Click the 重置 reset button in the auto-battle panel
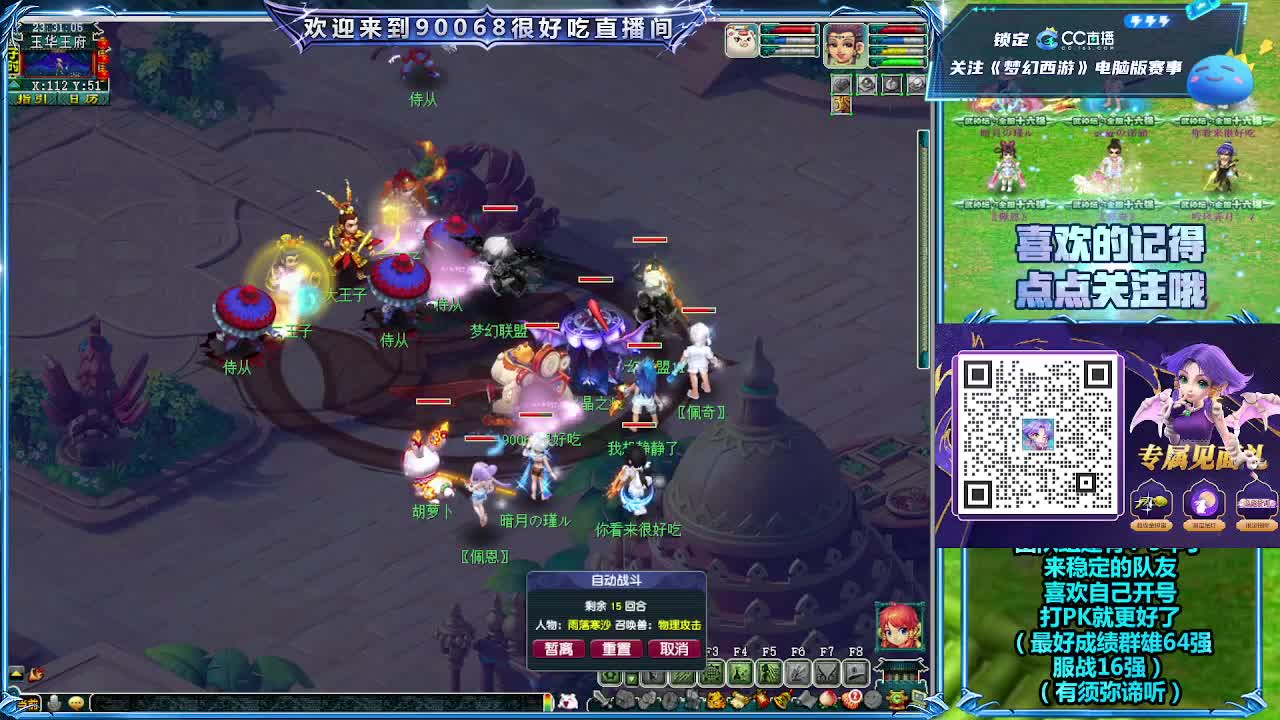Viewport: 1280px width, 720px height. [x=616, y=647]
